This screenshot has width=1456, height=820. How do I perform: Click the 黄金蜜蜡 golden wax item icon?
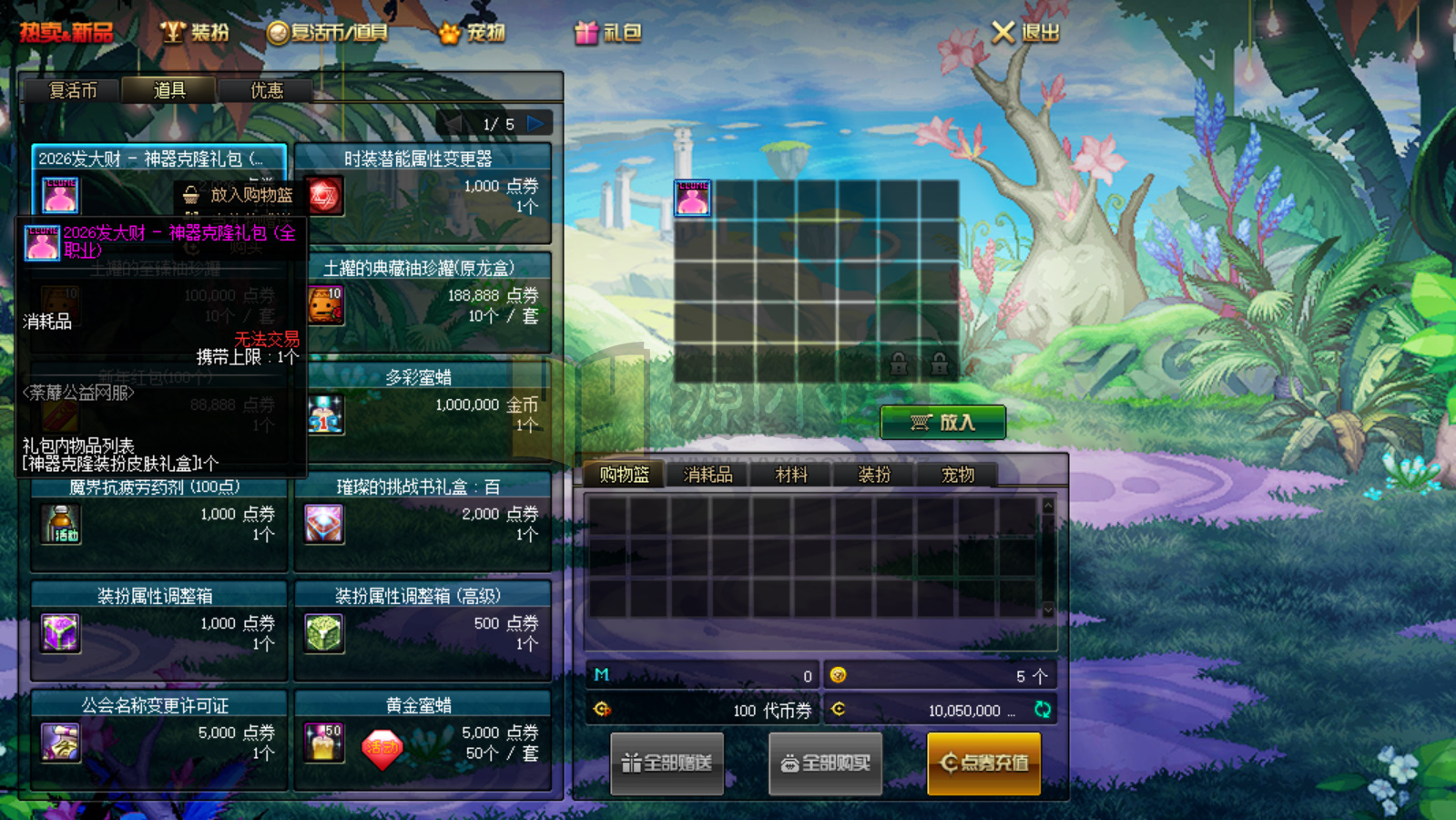pyautogui.click(x=324, y=743)
